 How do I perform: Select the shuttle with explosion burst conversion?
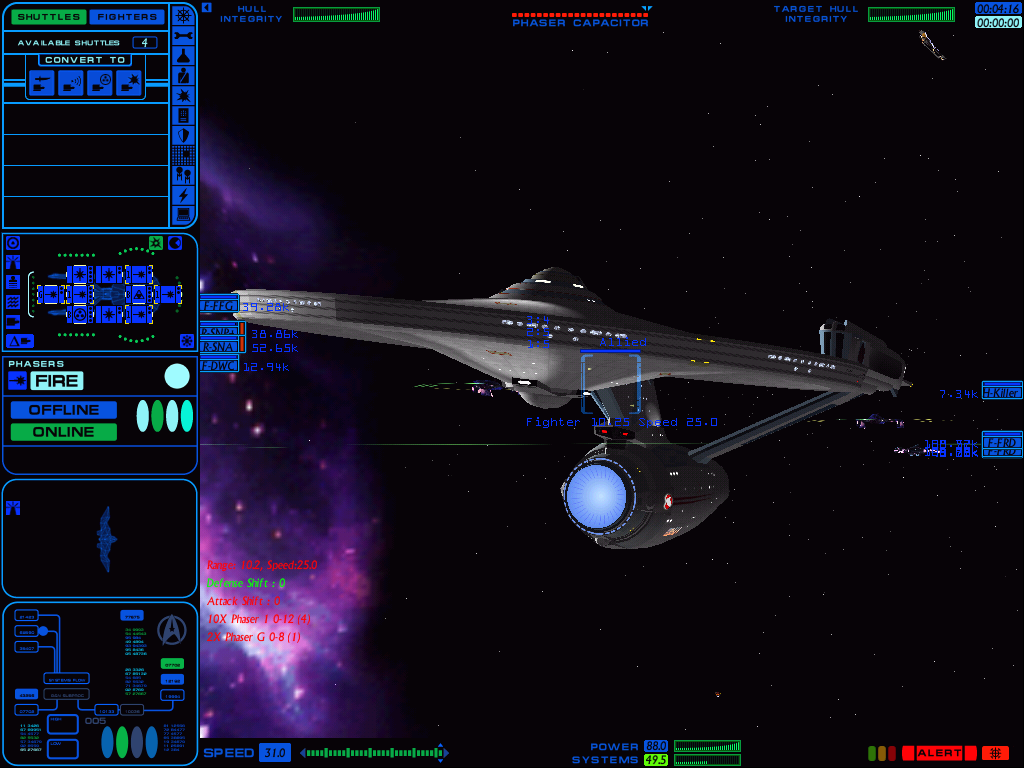pyautogui.click(x=130, y=84)
